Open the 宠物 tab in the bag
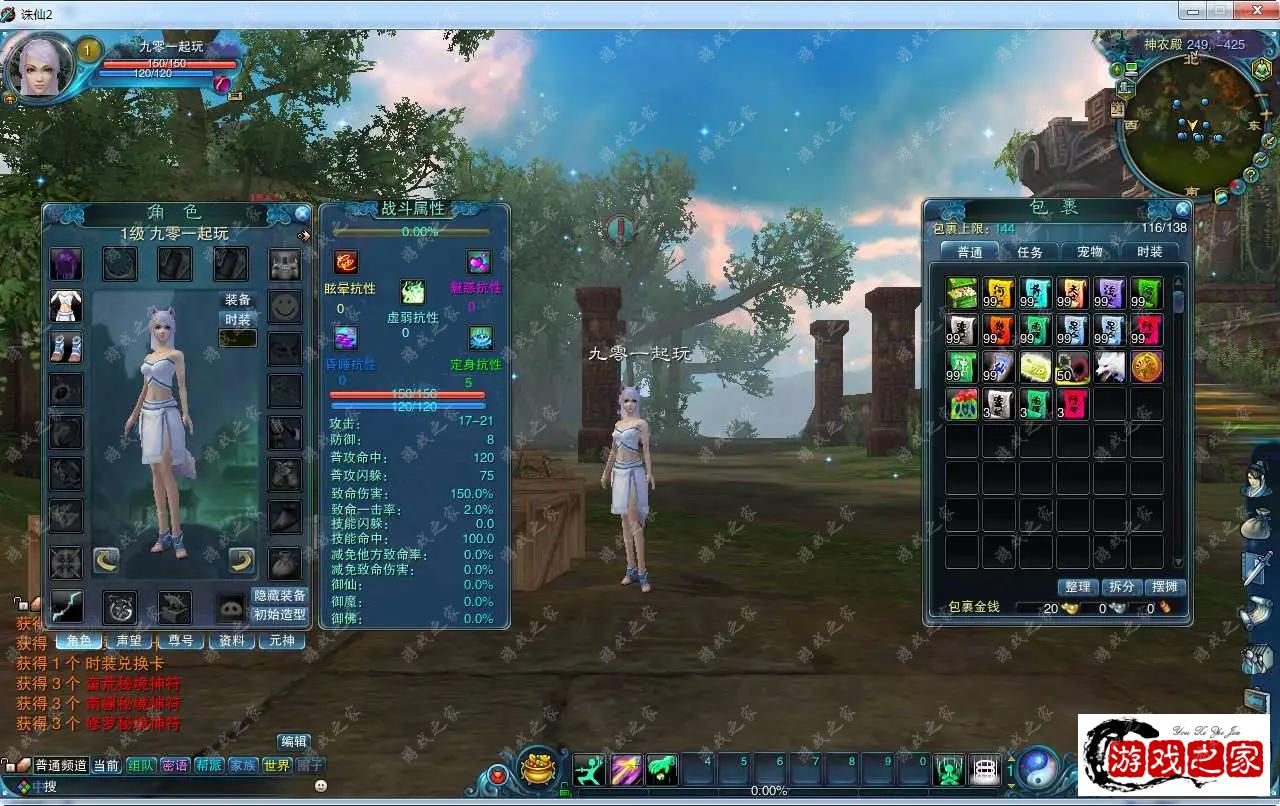 point(1090,252)
